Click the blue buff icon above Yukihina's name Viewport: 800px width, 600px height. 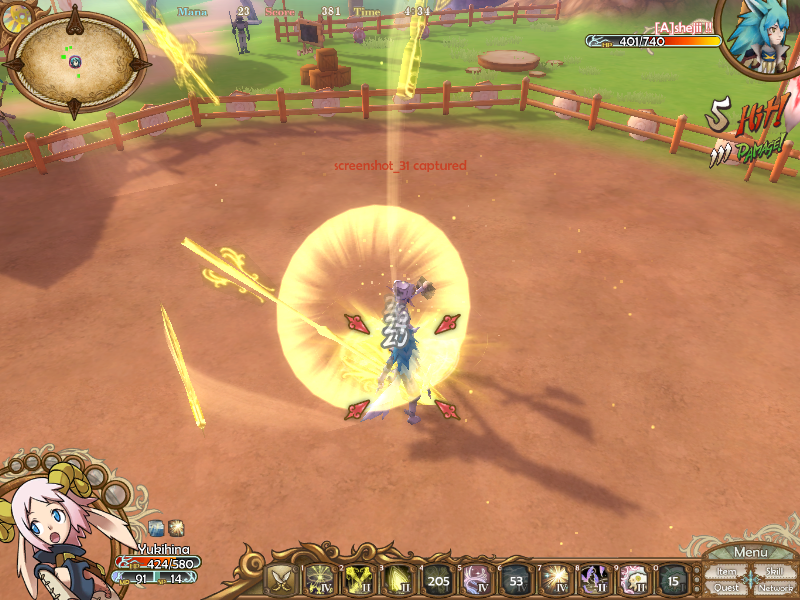pos(157,526)
